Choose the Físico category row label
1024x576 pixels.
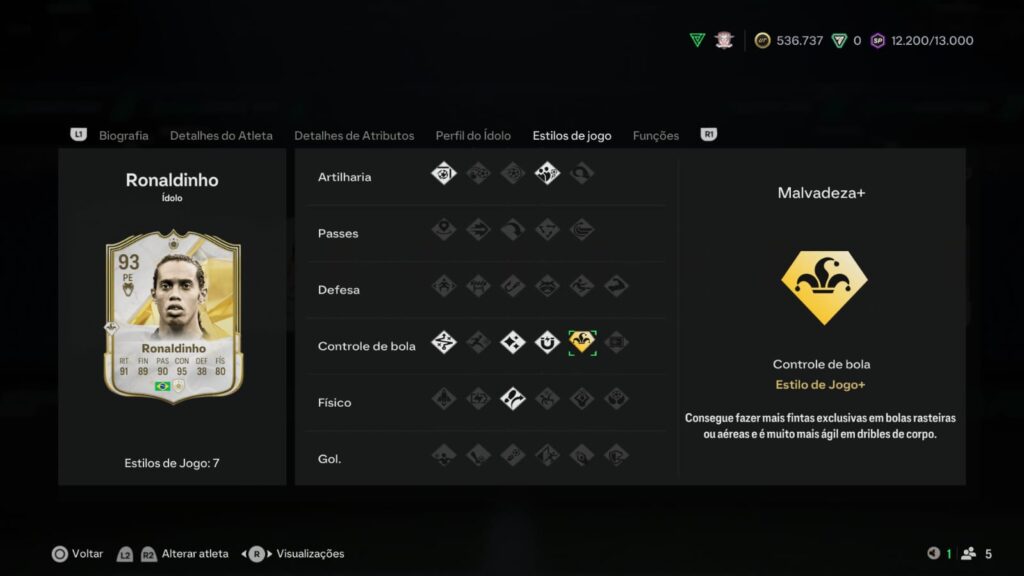coord(335,402)
